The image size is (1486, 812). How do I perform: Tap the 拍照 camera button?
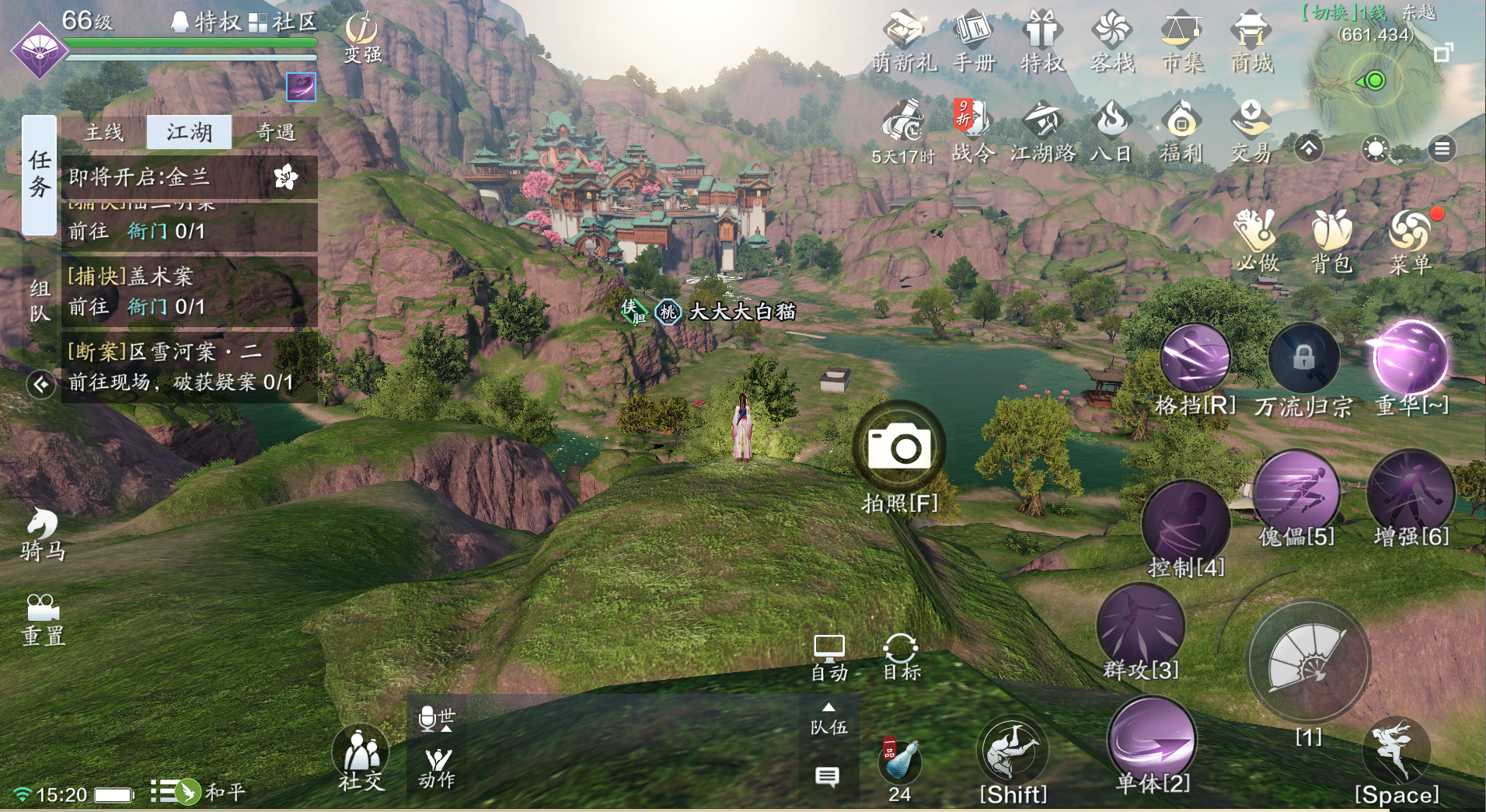pos(900,448)
